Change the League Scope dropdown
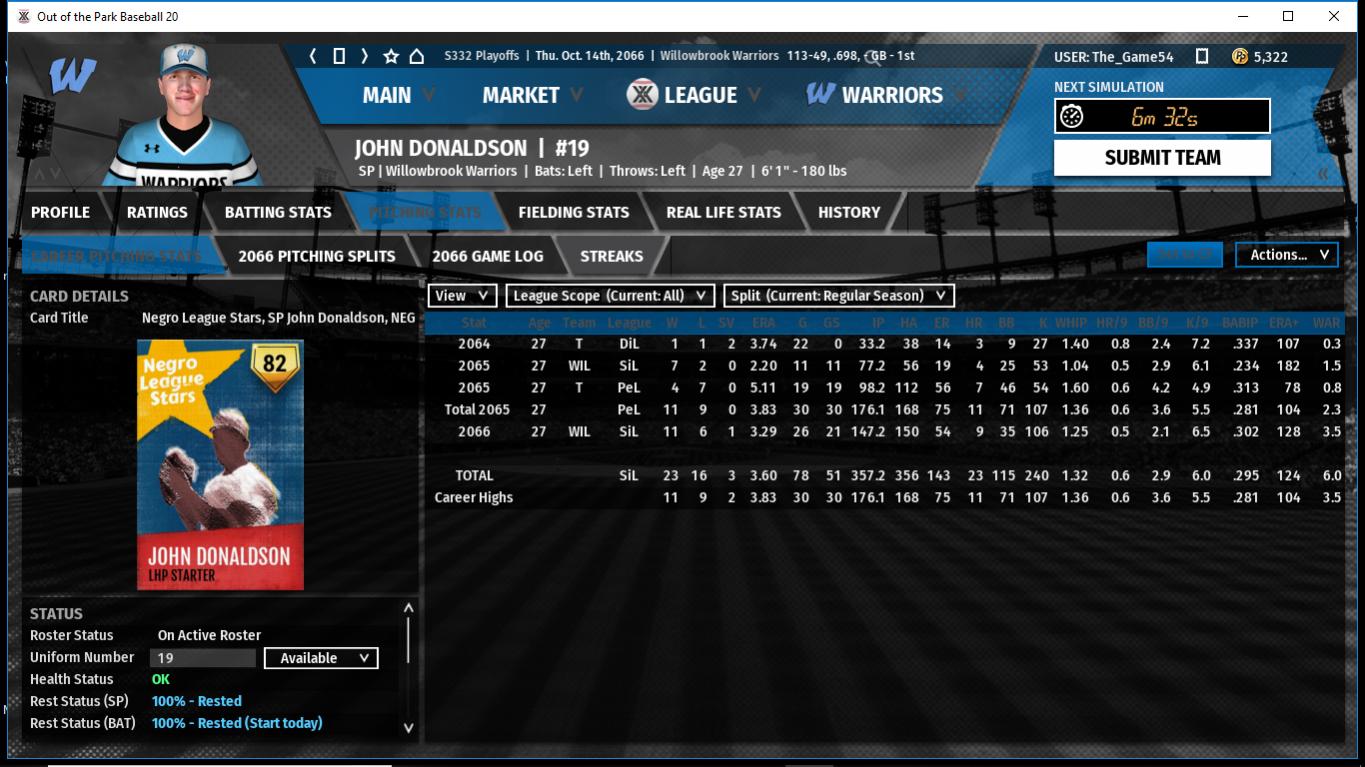The image size is (1365, 767). click(x=610, y=295)
